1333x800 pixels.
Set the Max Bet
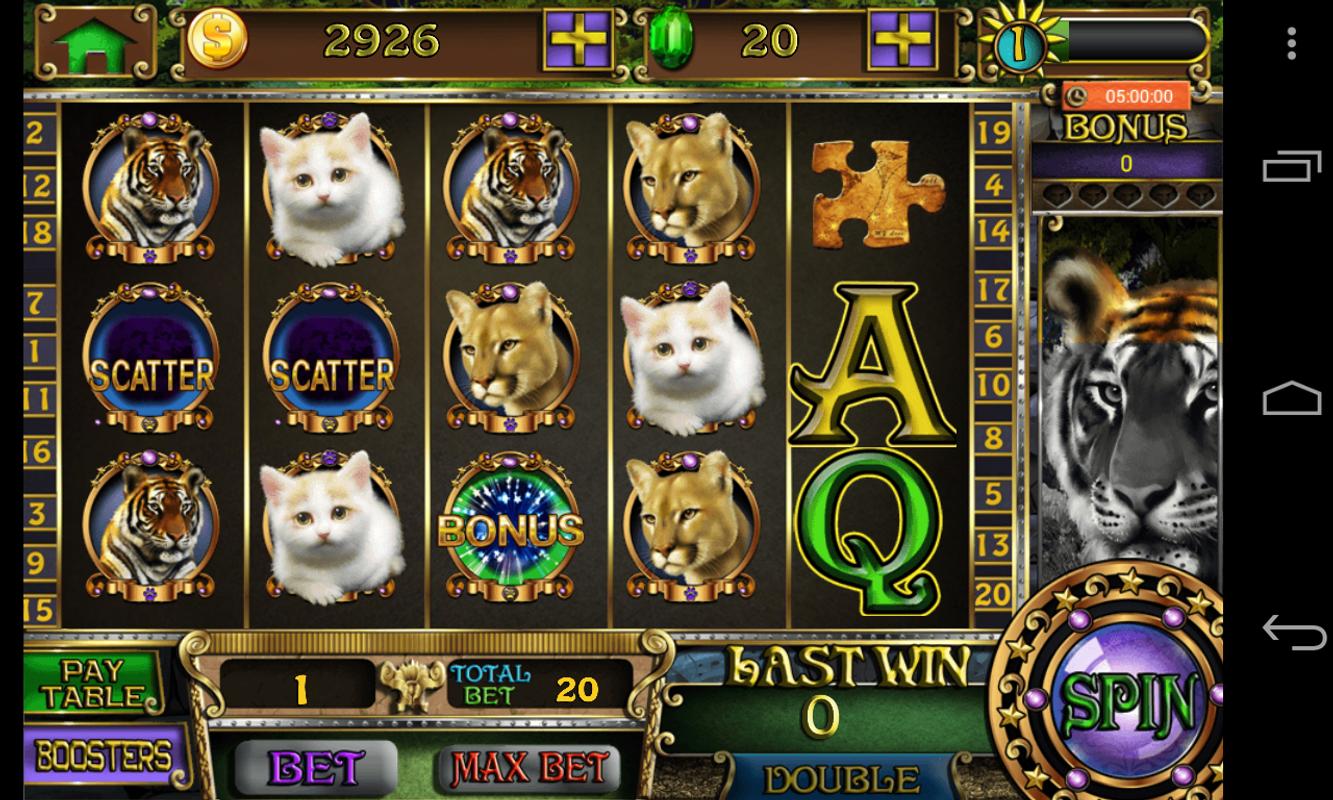pyautogui.click(x=529, y=767)
